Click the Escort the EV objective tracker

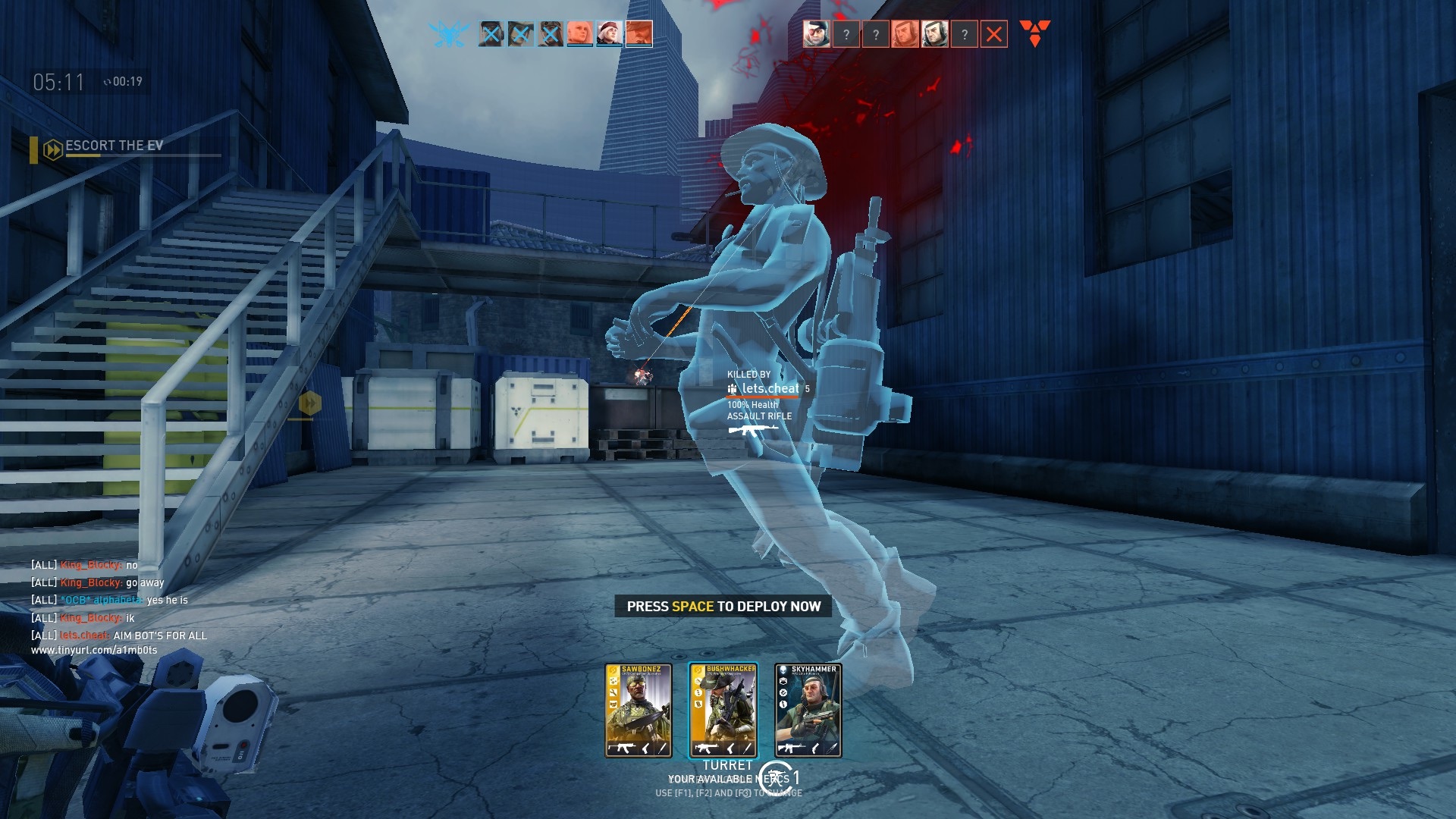pos(114,146)
